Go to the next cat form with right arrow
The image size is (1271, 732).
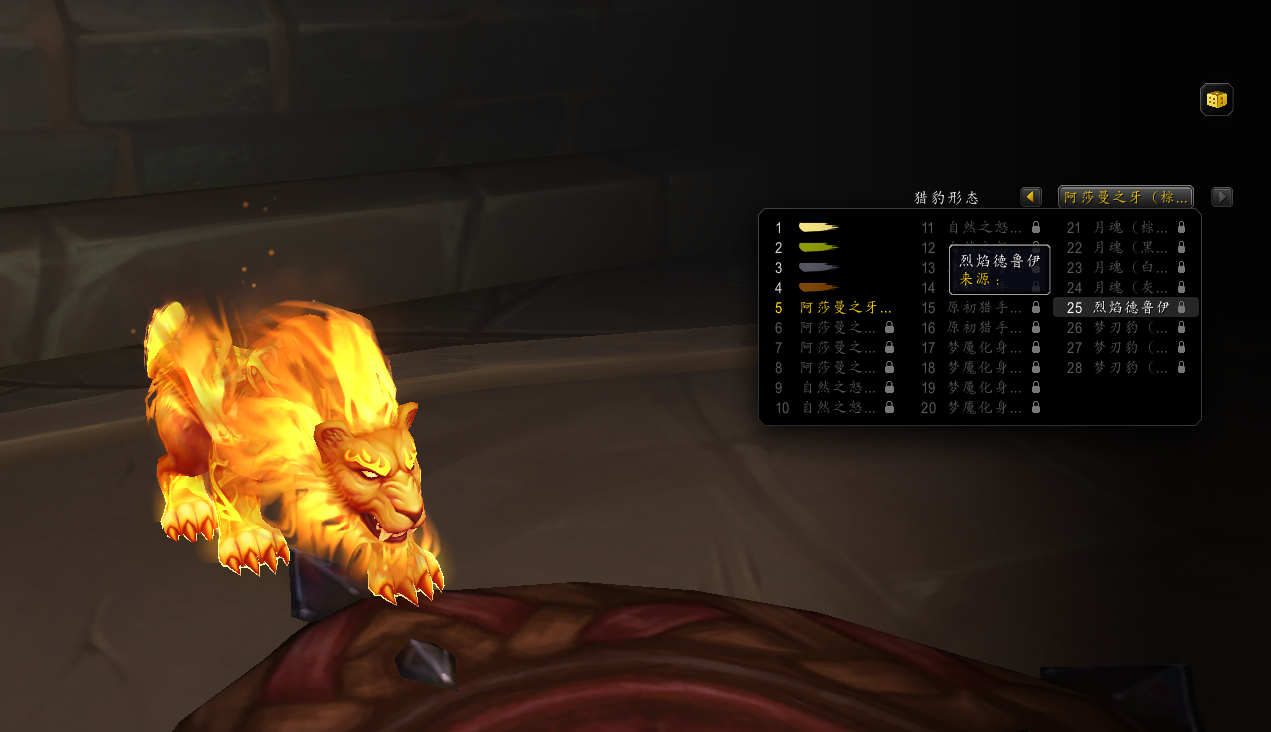1221,197
